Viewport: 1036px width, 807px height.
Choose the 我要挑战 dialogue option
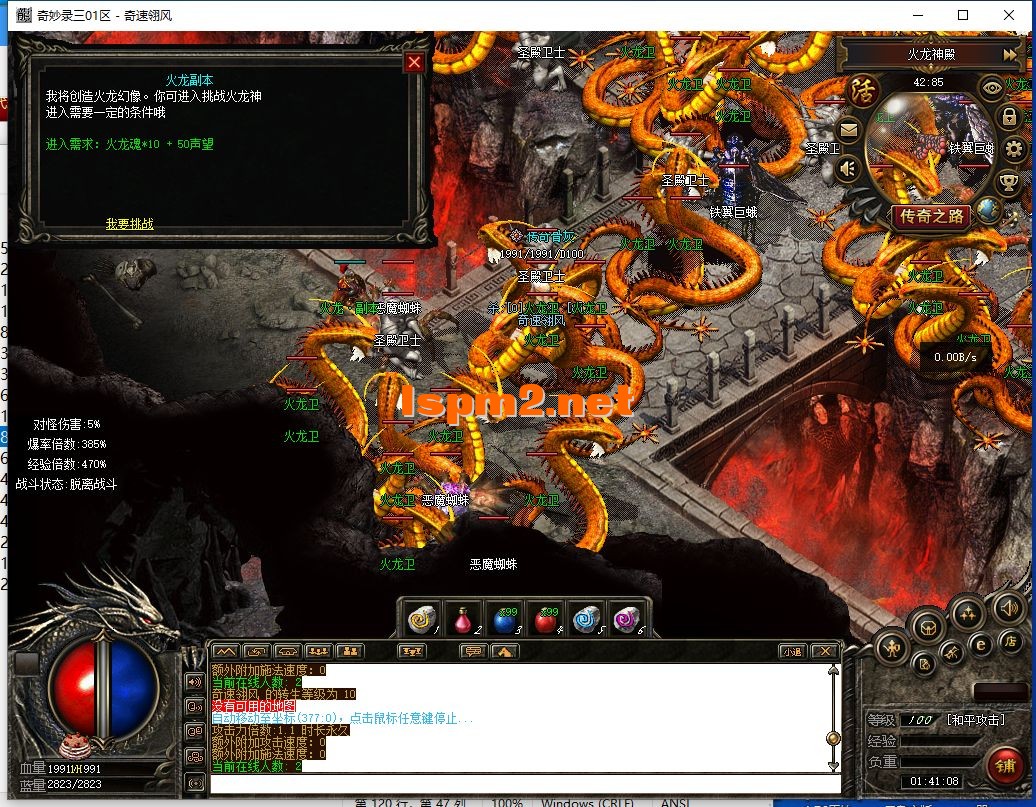point(130,224)
